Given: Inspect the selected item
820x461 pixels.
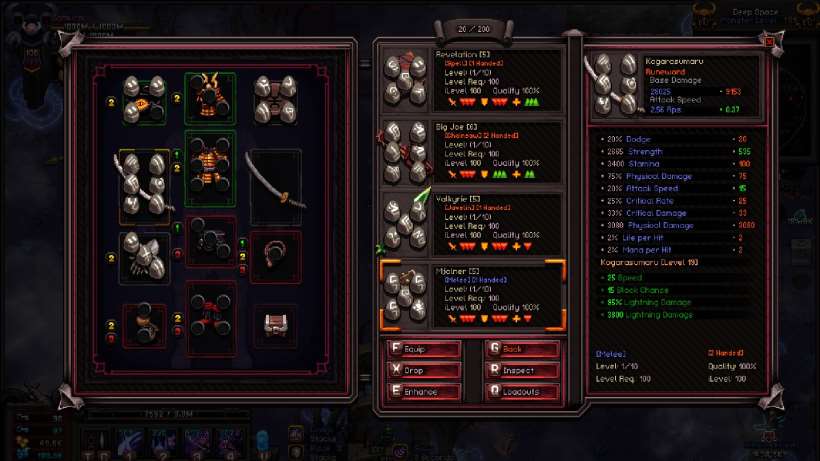Looking at the screenshot, I should 521,370.
